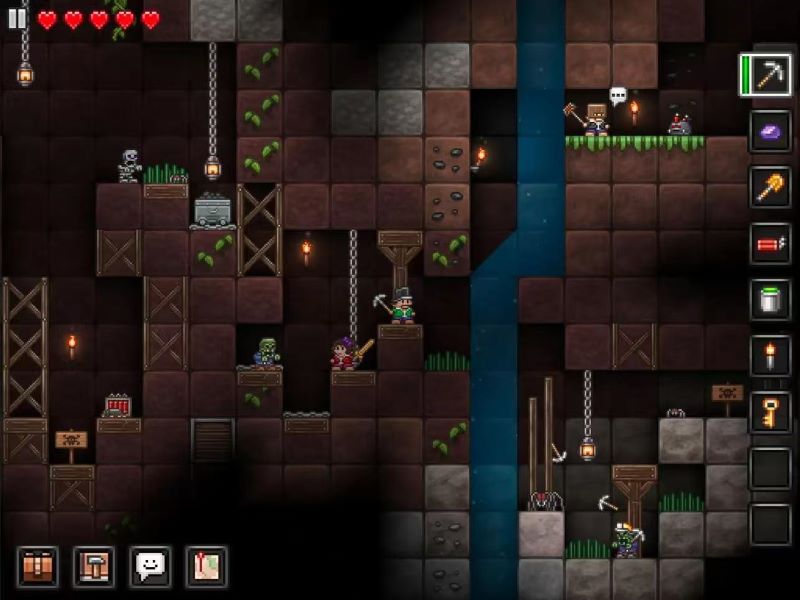This screenshot has height=600, width=800.
Task: Choose the golden key slot
Action: (770, 412)
